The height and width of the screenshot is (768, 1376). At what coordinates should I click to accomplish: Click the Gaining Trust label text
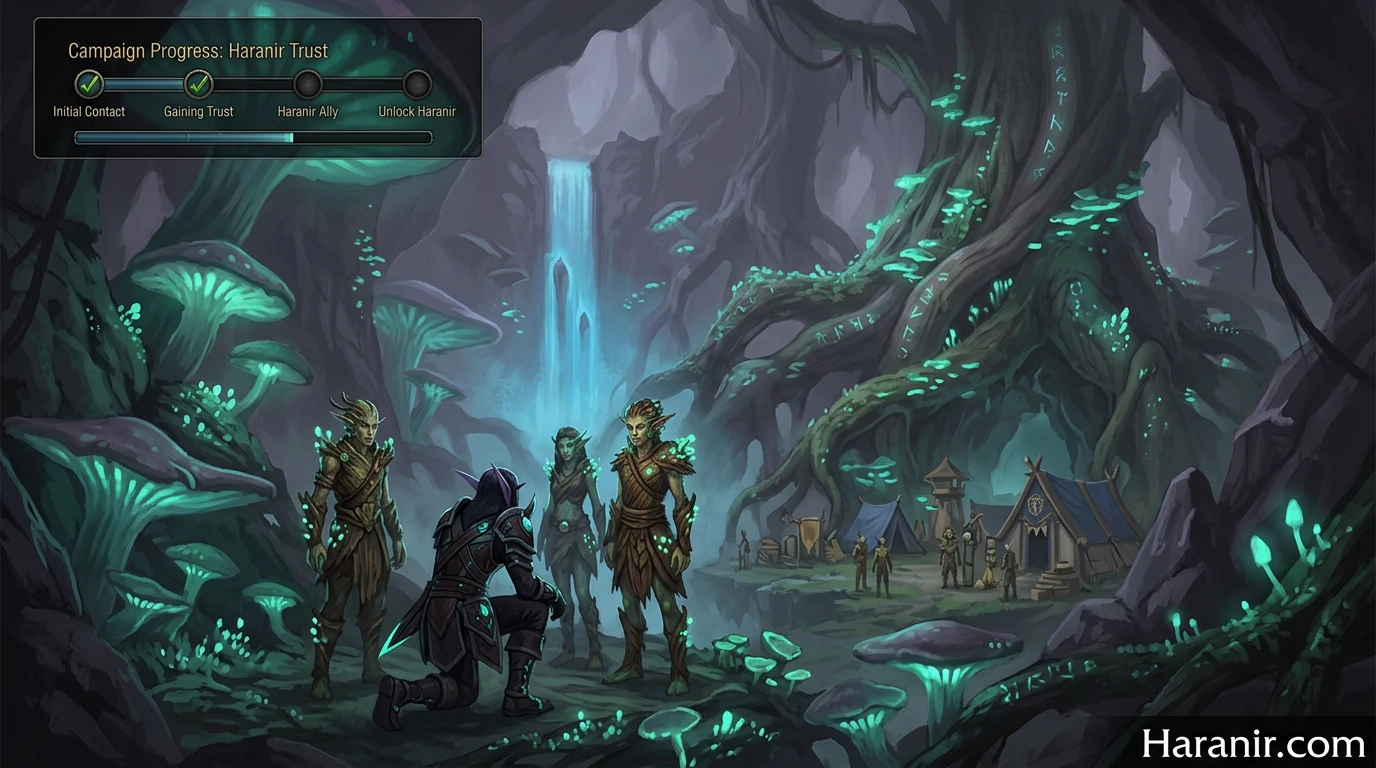(x=198, y=111)
